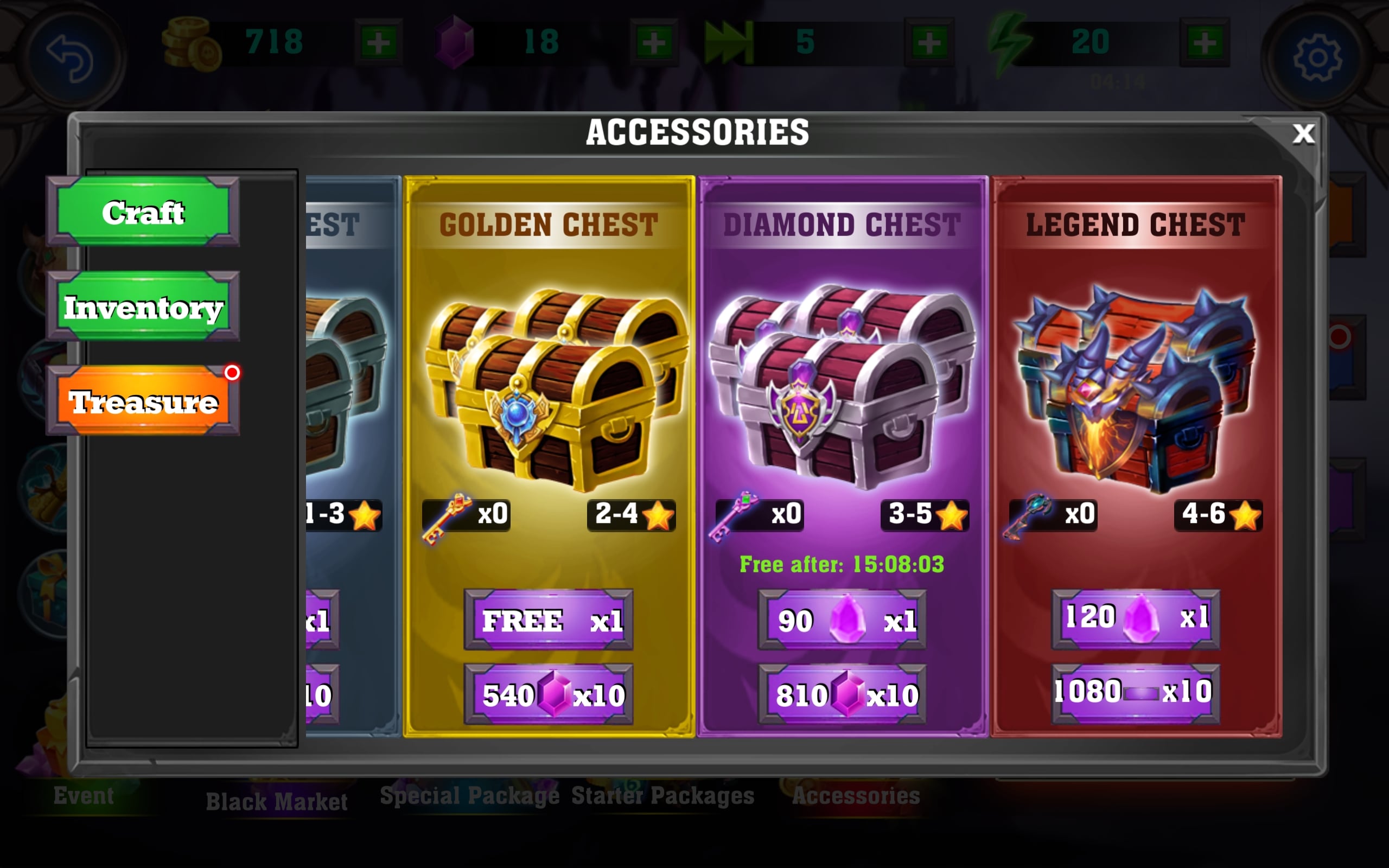Add more gold coins with plus button
This screenshot has width=1389, height=868.
378,42
